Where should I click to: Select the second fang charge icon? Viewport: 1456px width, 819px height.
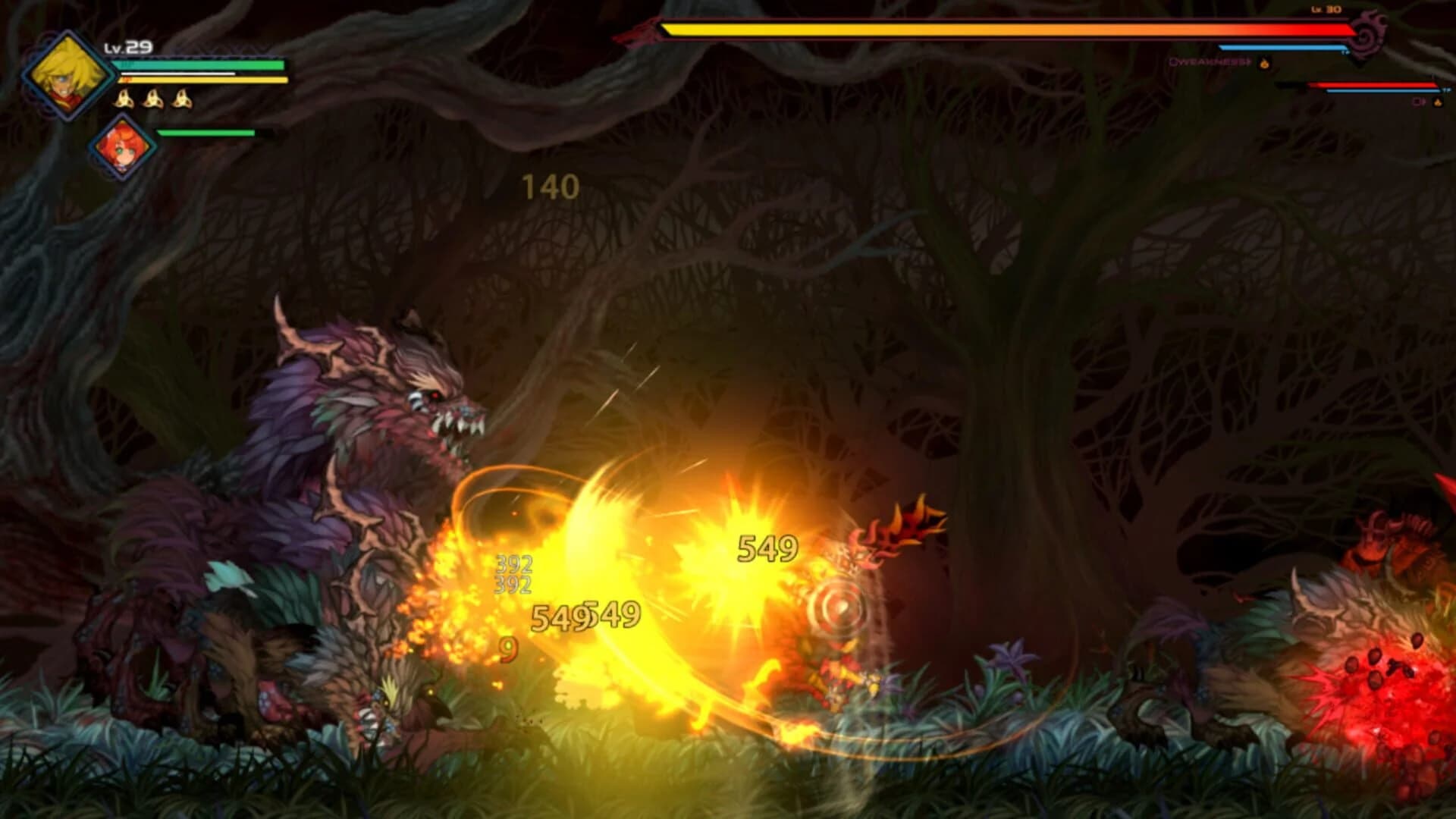pyautogui.click(x=152, y=99)
